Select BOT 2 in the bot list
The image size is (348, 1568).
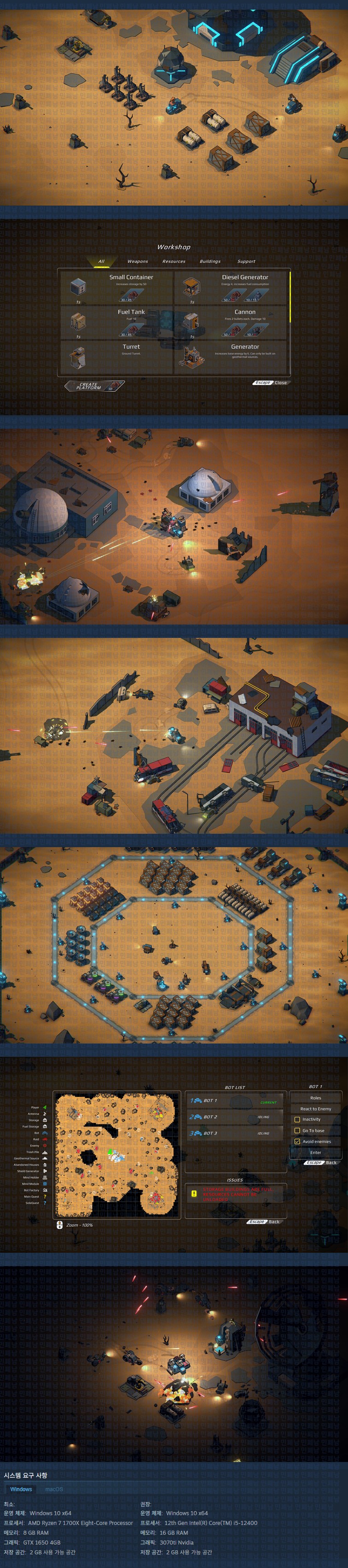point(235,1117)
